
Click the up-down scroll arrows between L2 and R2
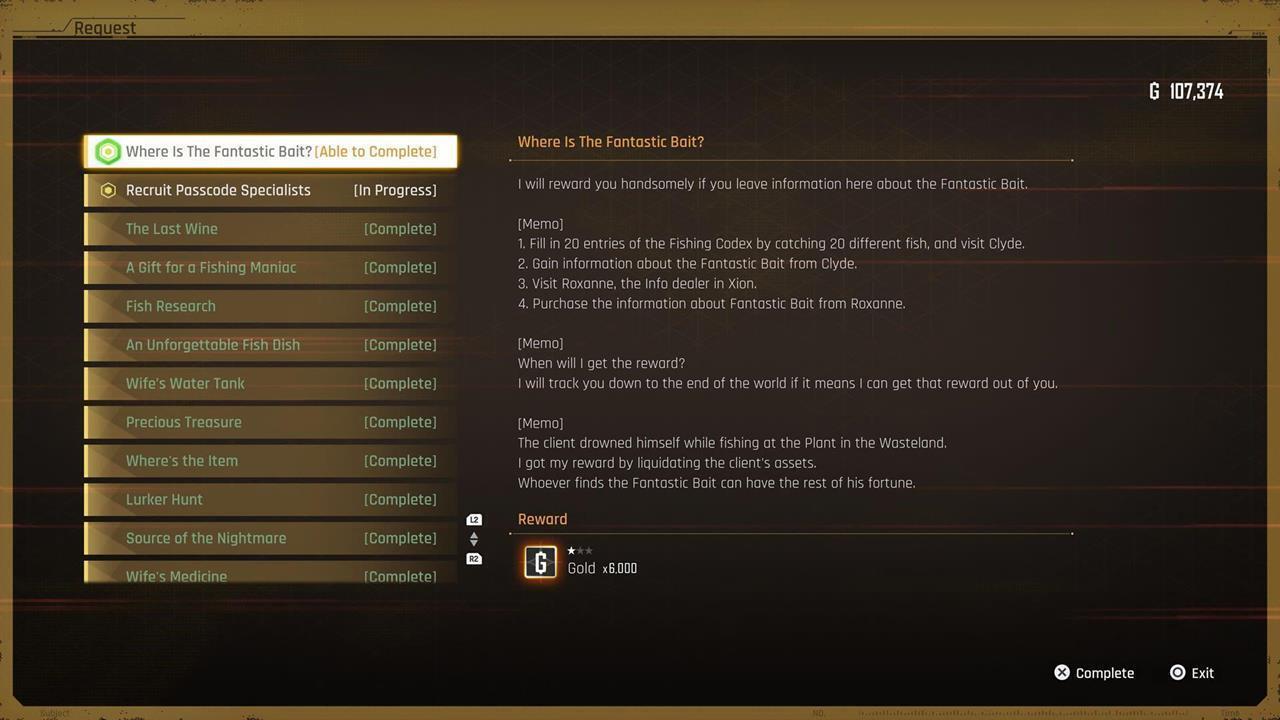pos(474,539)
